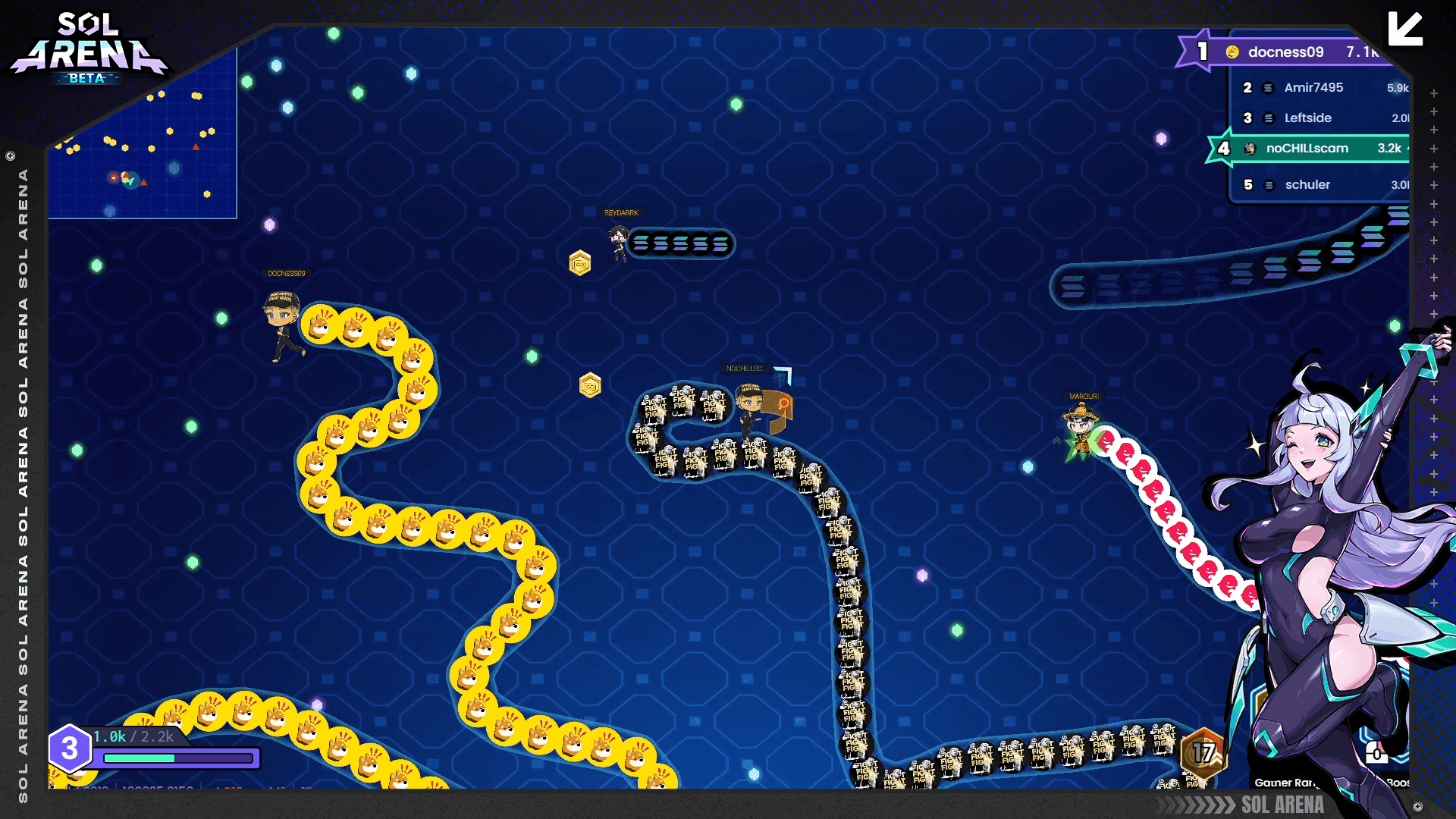Click the crosshair icon in bottom-right corner
Image resolution: width=1456 pixels, height=819 pixels.
click(x=1418, y=805)
